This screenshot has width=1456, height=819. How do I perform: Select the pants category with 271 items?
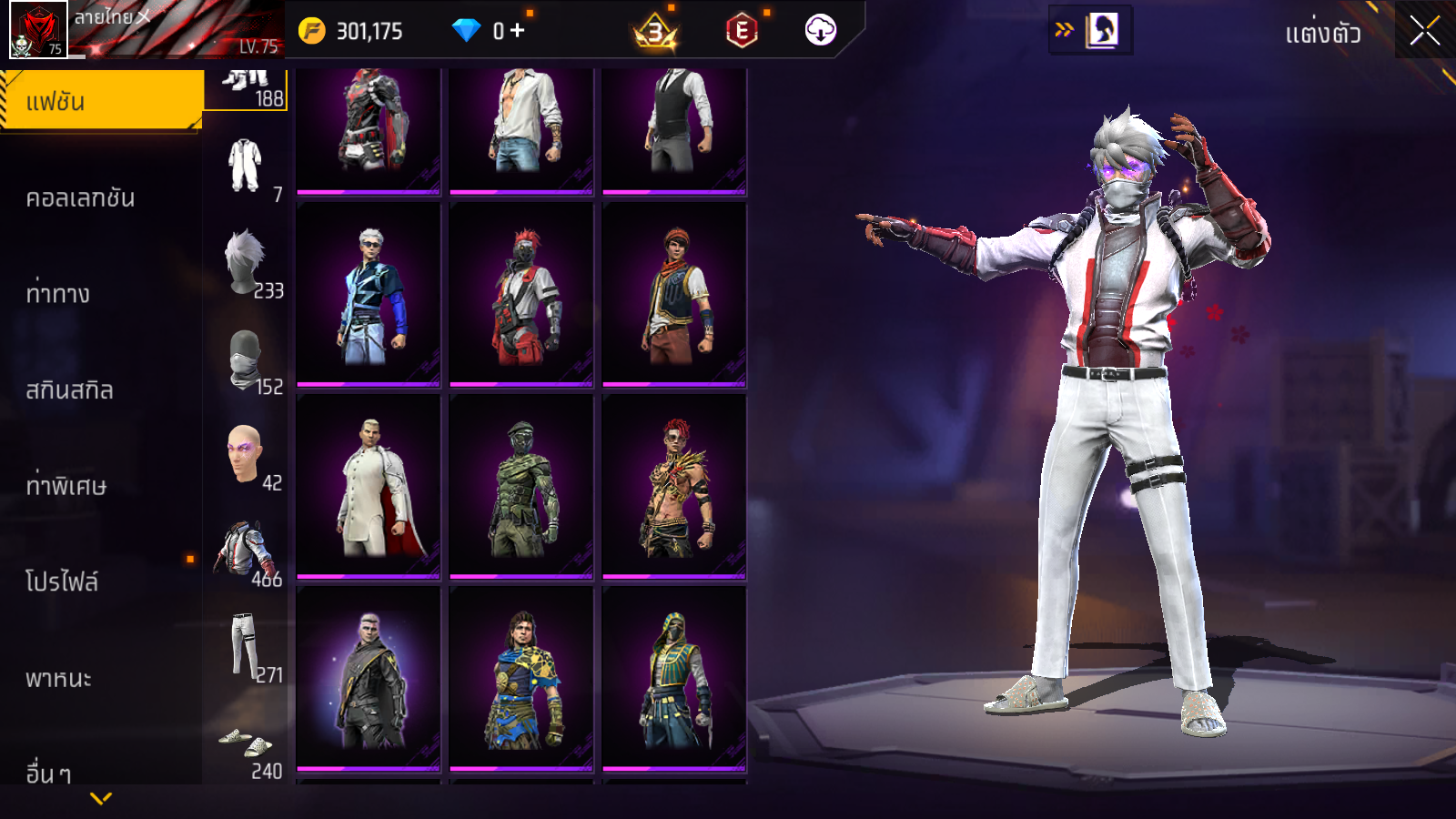pyautogui.click(x=245, y=646)
